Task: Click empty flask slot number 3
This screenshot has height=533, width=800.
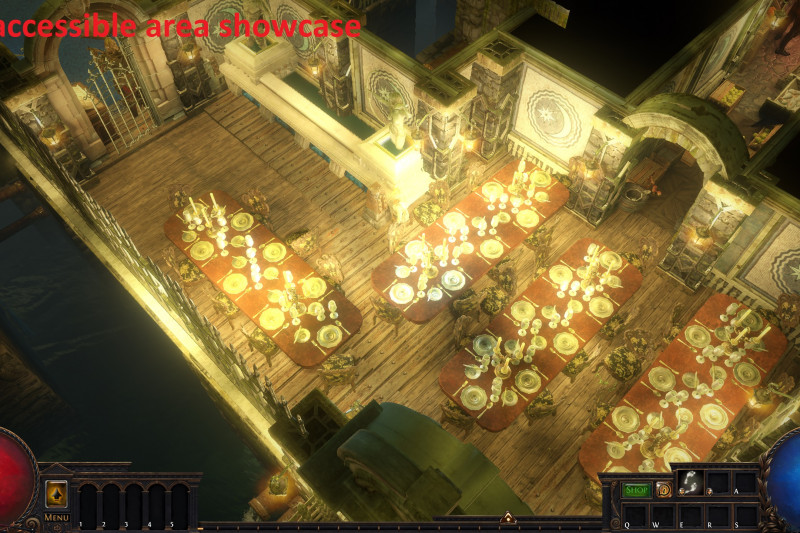Action: click(x=133, y=503)
